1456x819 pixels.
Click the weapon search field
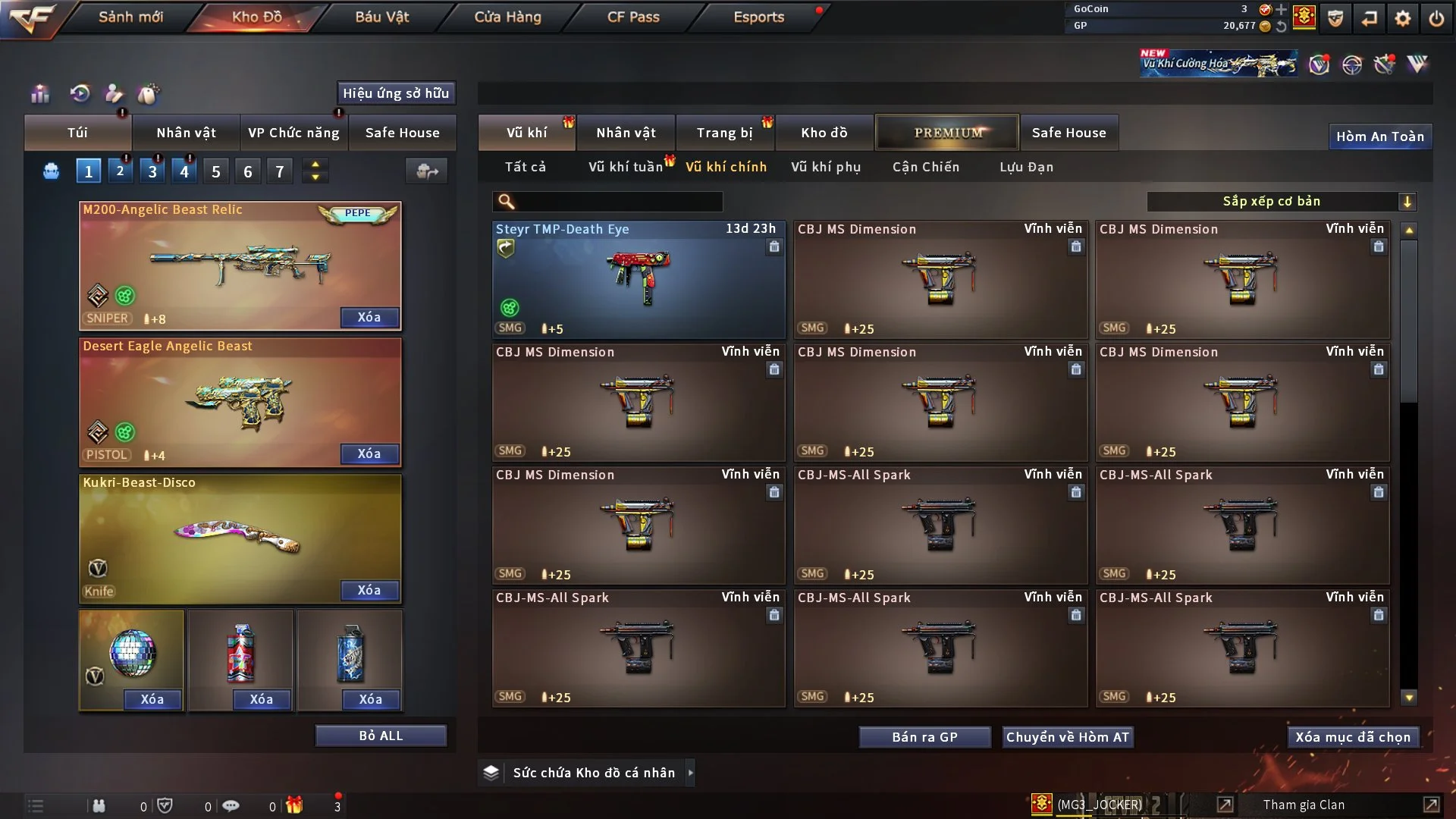pos(618,202)
